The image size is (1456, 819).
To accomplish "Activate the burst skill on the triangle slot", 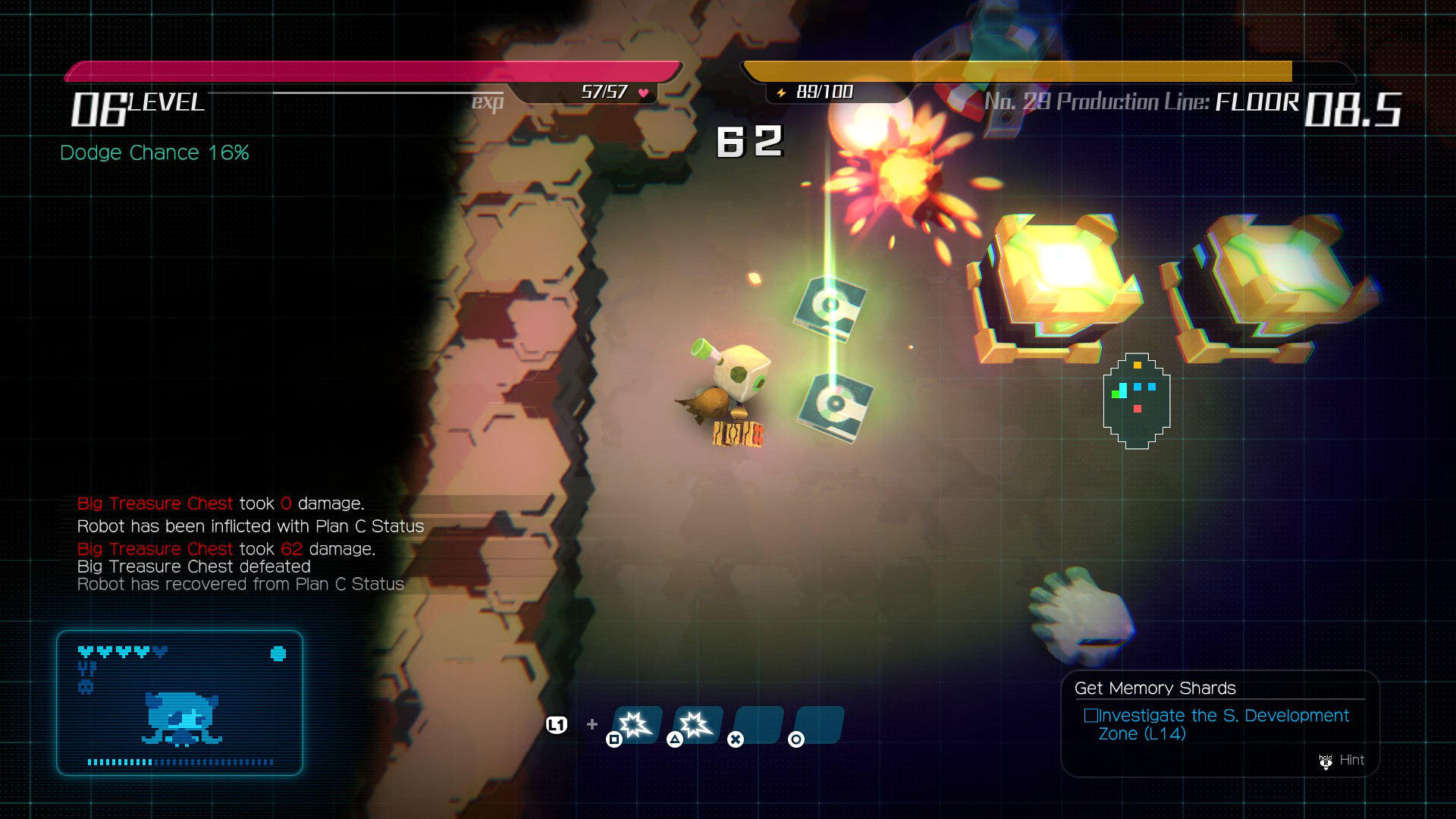I will 697,725.
